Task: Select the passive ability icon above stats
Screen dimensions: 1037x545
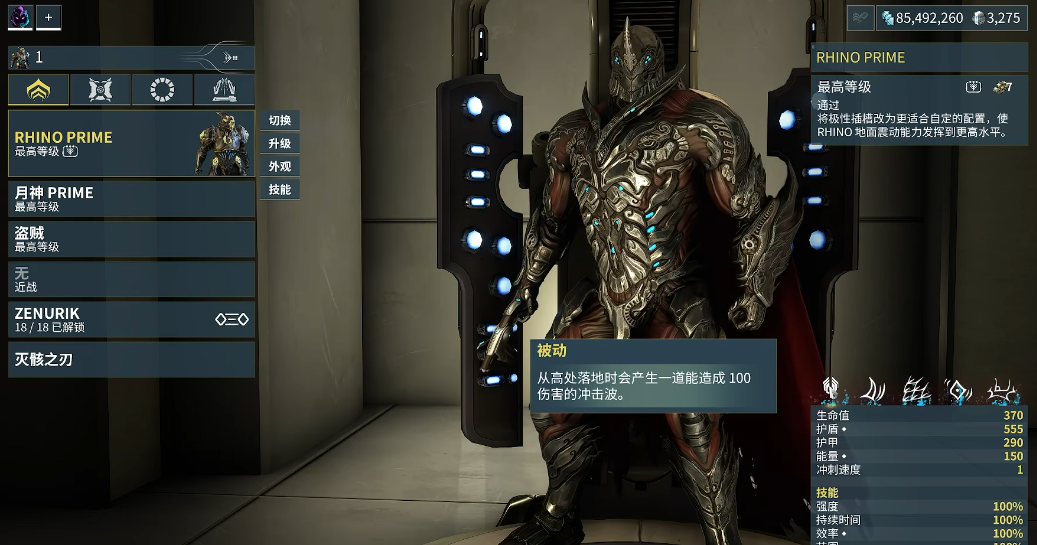Action: 830,391
